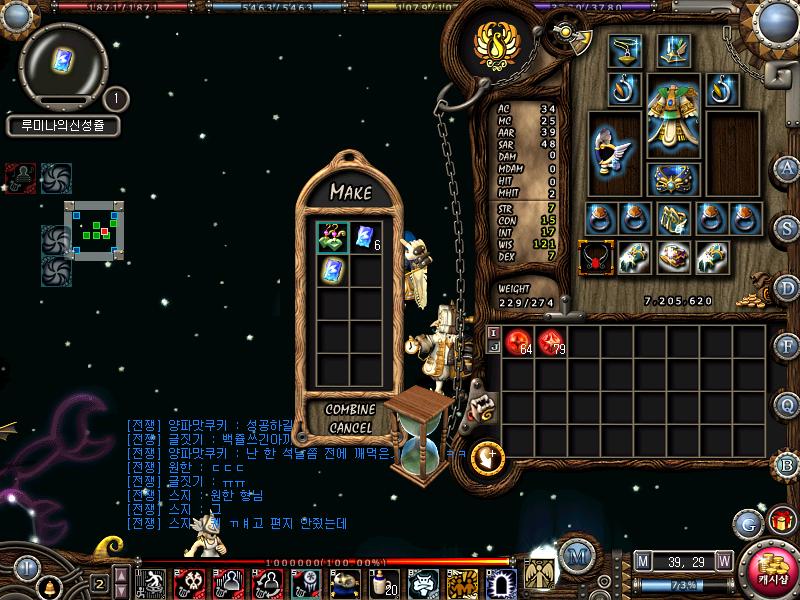Click the round D side button
This screenshot has width=800, height=600.
[787, 288]
